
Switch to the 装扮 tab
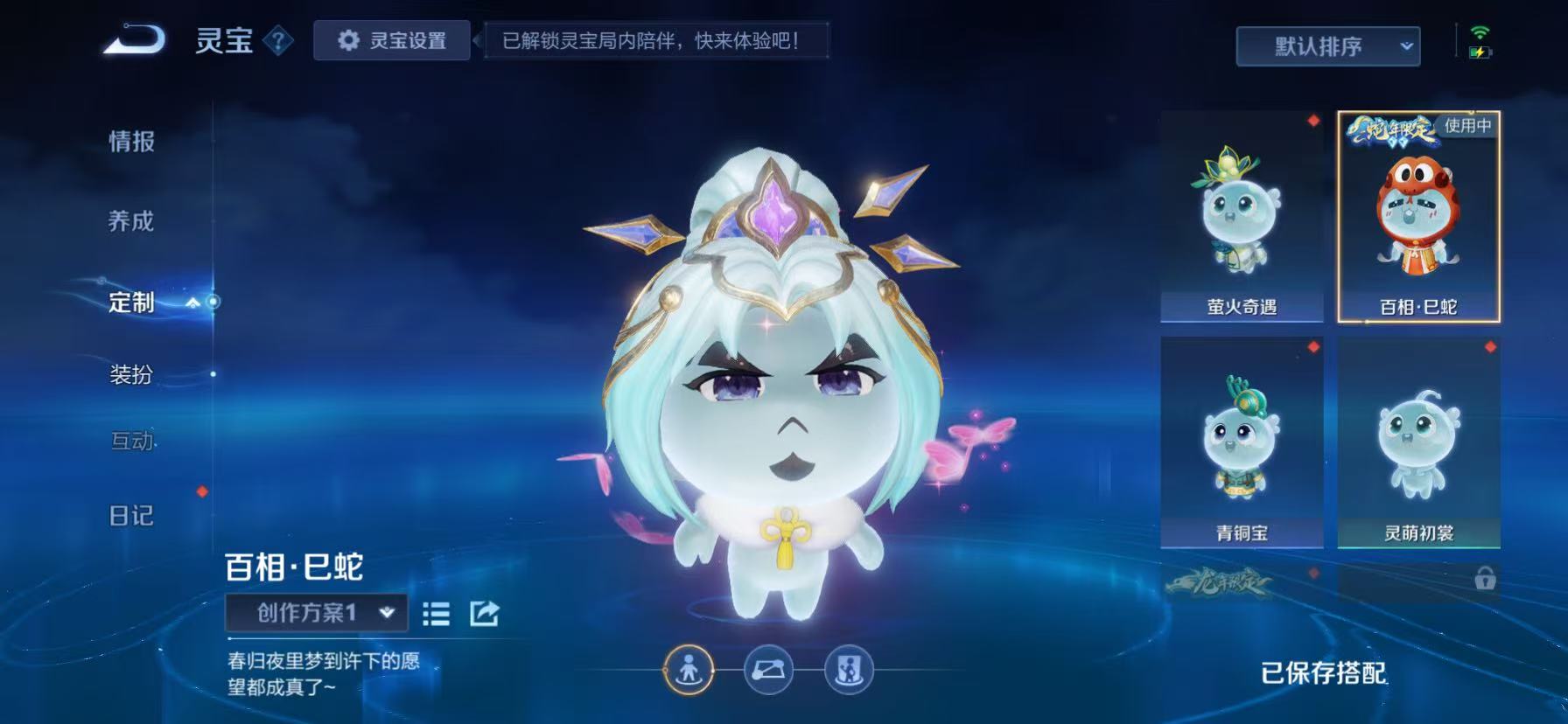(x=131, y=375)
